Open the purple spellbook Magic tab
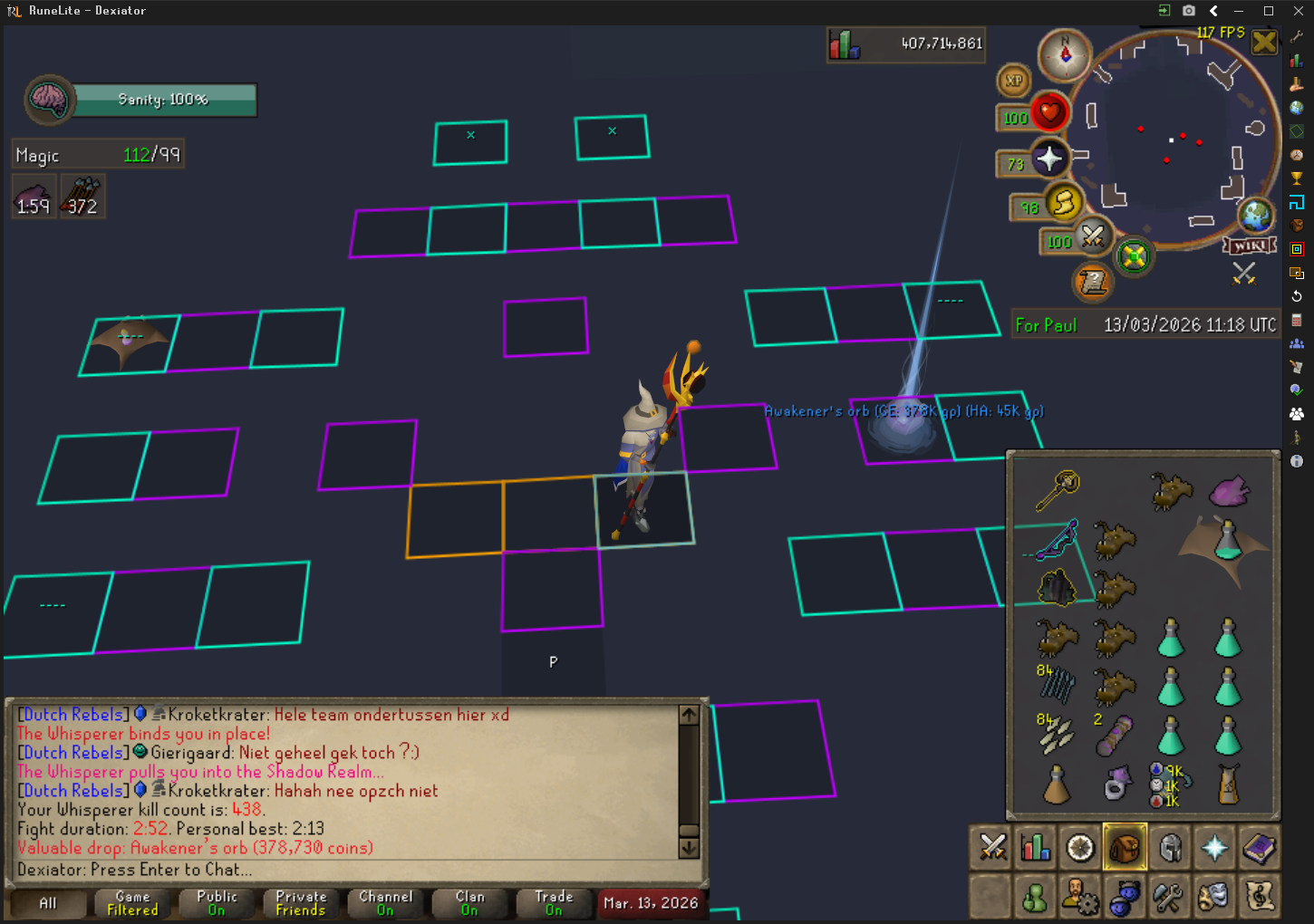Image resolution: width=1314 pixels, height=924 pixels. [1259, 848]
